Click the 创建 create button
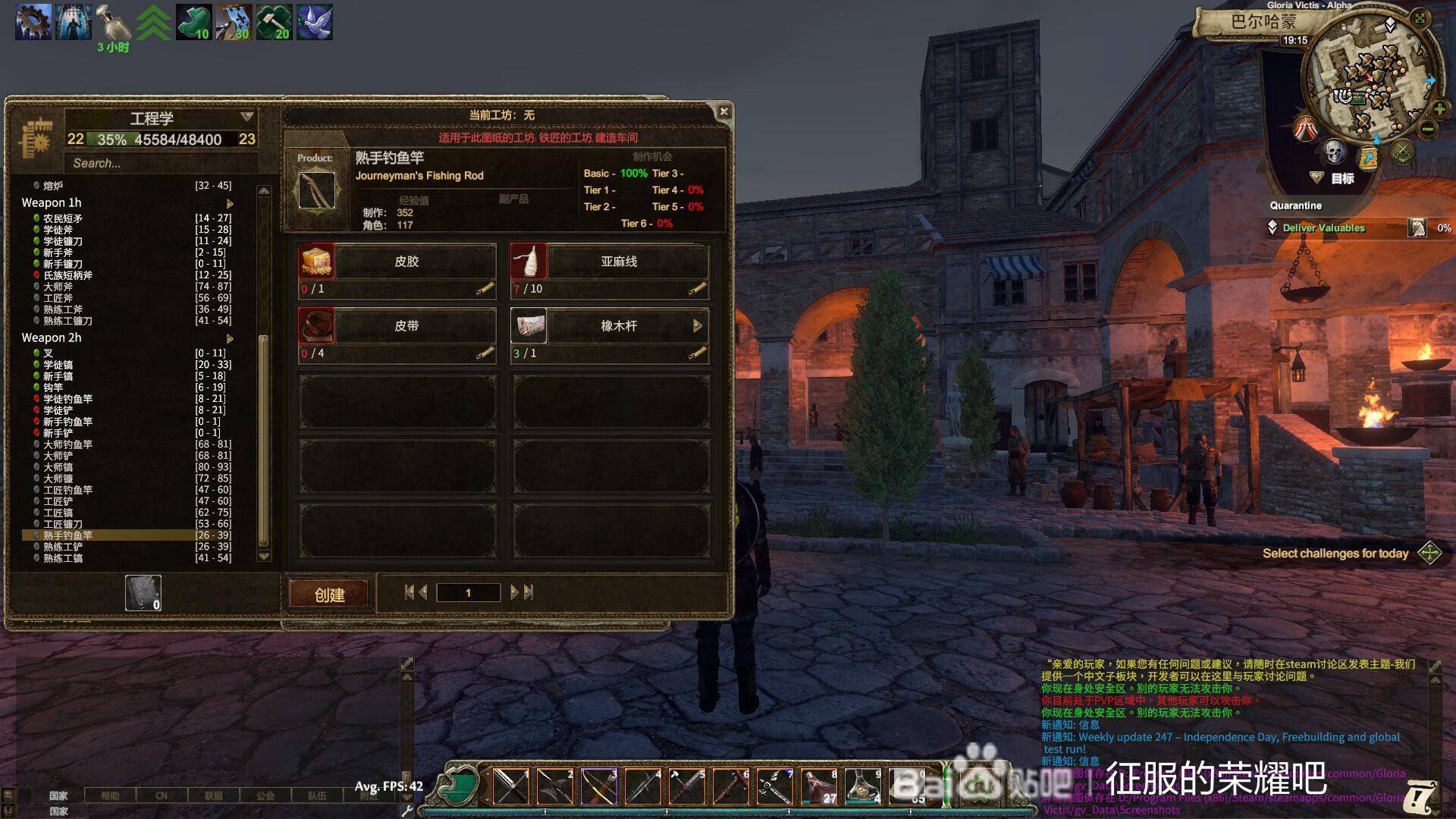The width and height of the screenshot is (1456, 819). 329,595
